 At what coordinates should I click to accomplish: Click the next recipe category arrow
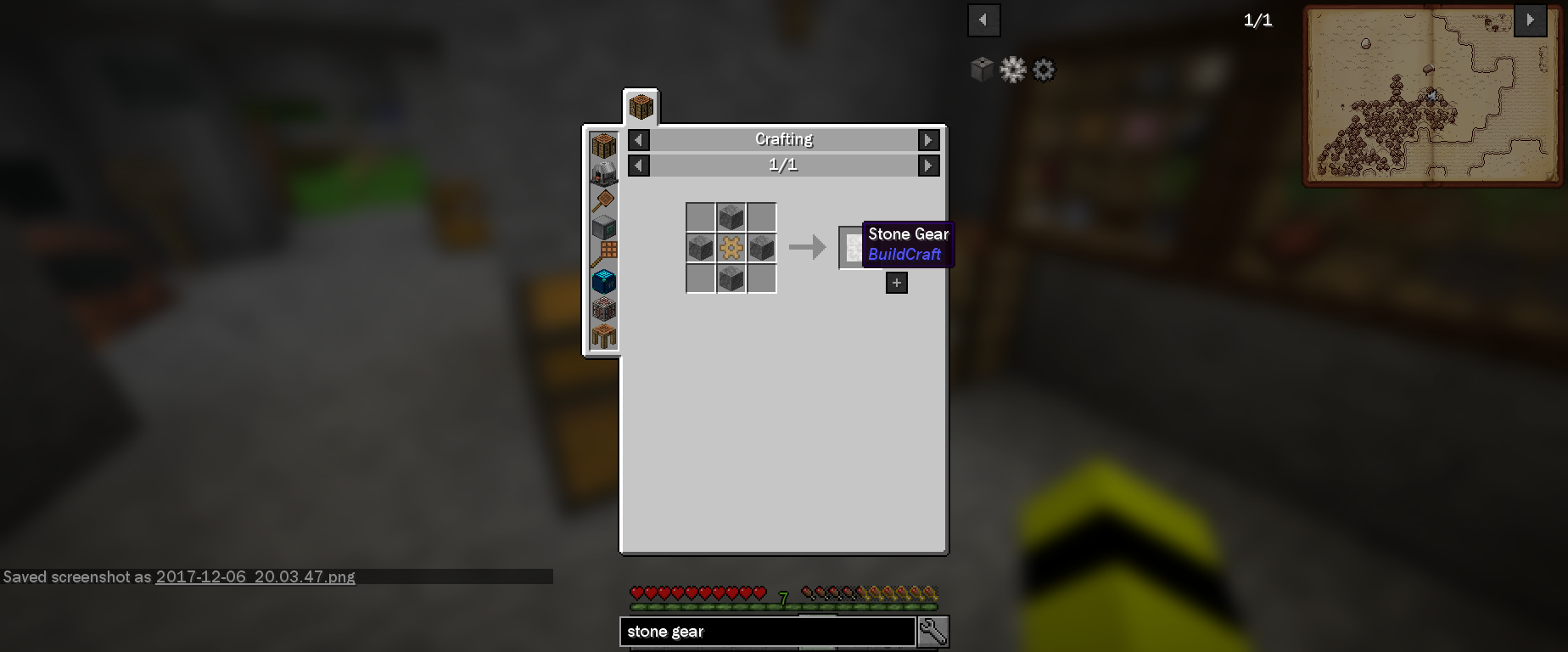(927, 139)
